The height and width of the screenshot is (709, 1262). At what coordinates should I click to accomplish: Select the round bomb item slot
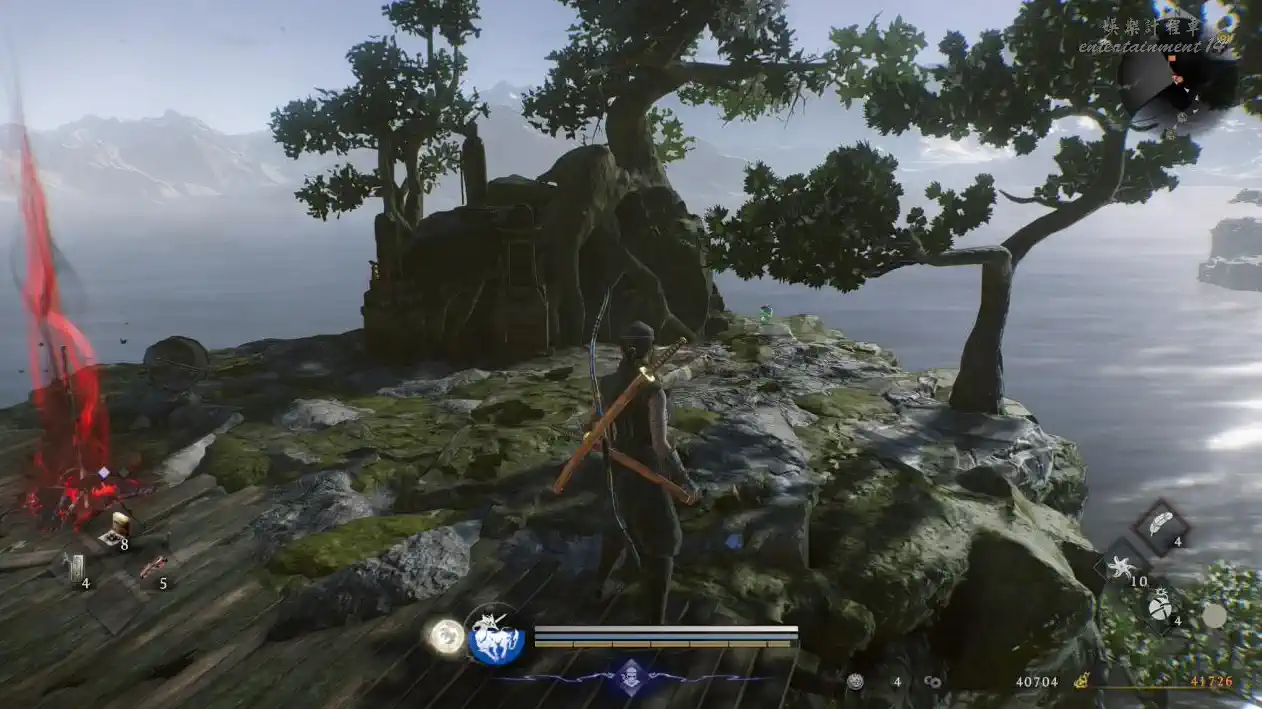1159,604
